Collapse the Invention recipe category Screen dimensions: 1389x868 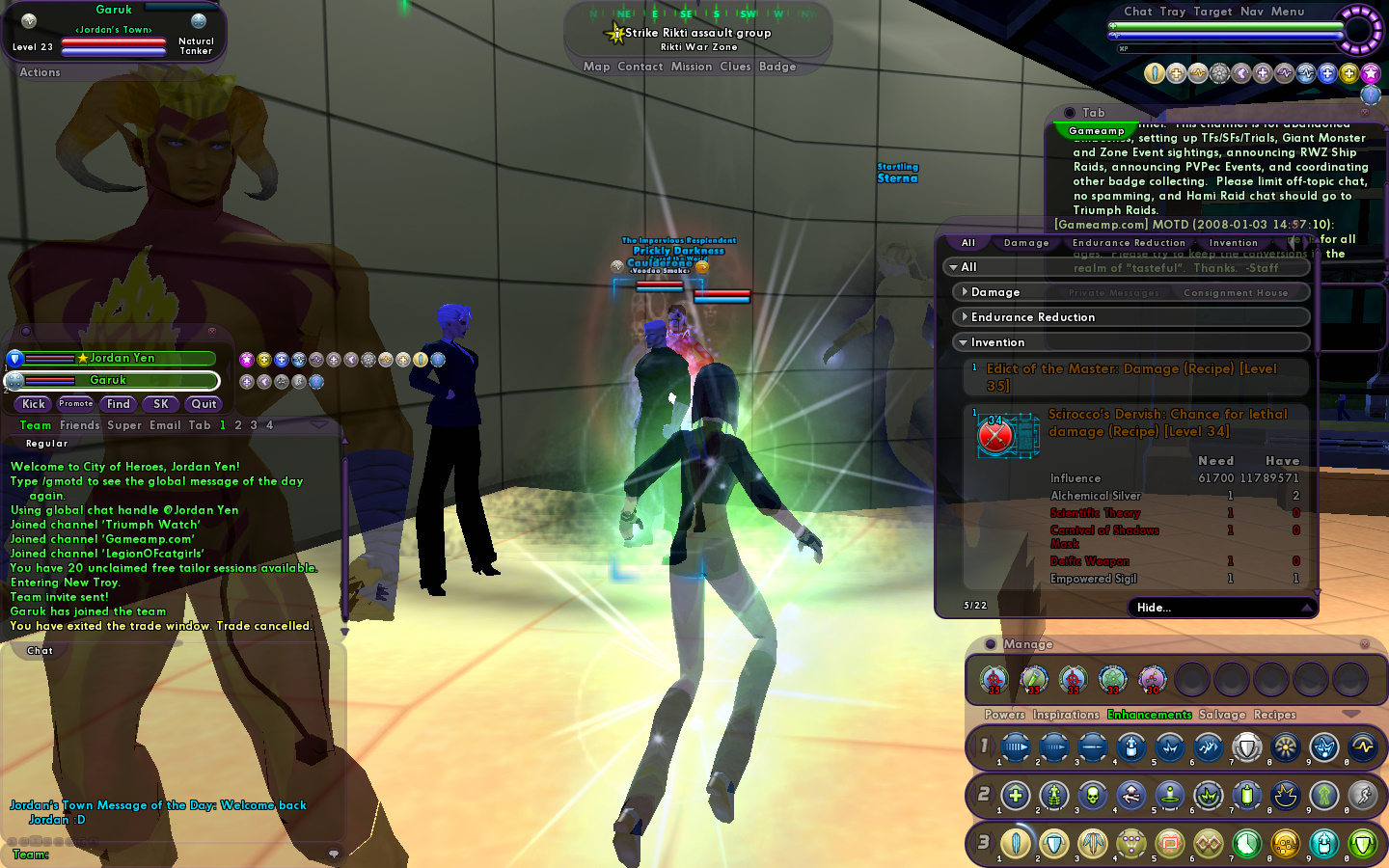997,342
